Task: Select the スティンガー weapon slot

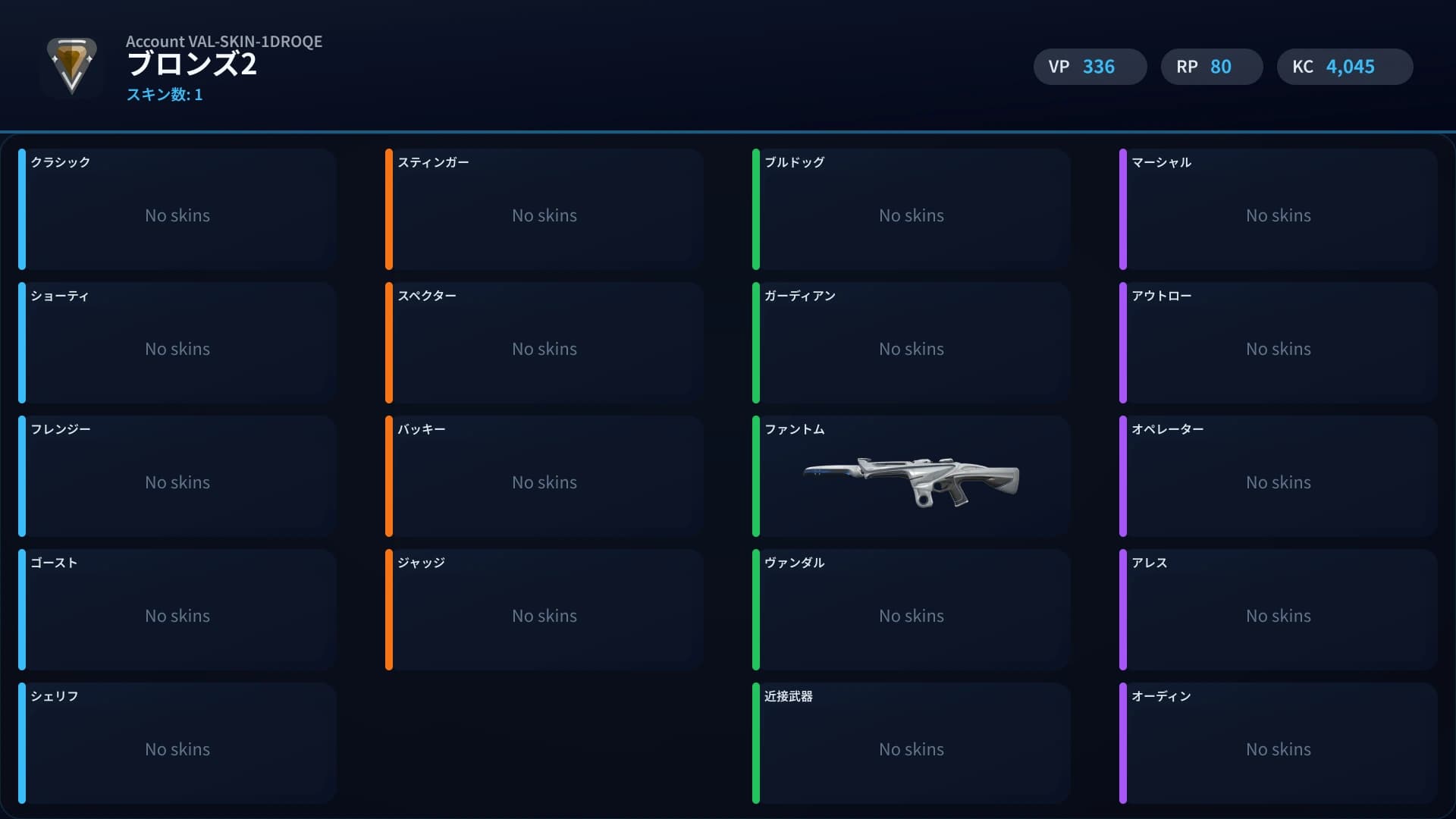Action: pos(544,209)
